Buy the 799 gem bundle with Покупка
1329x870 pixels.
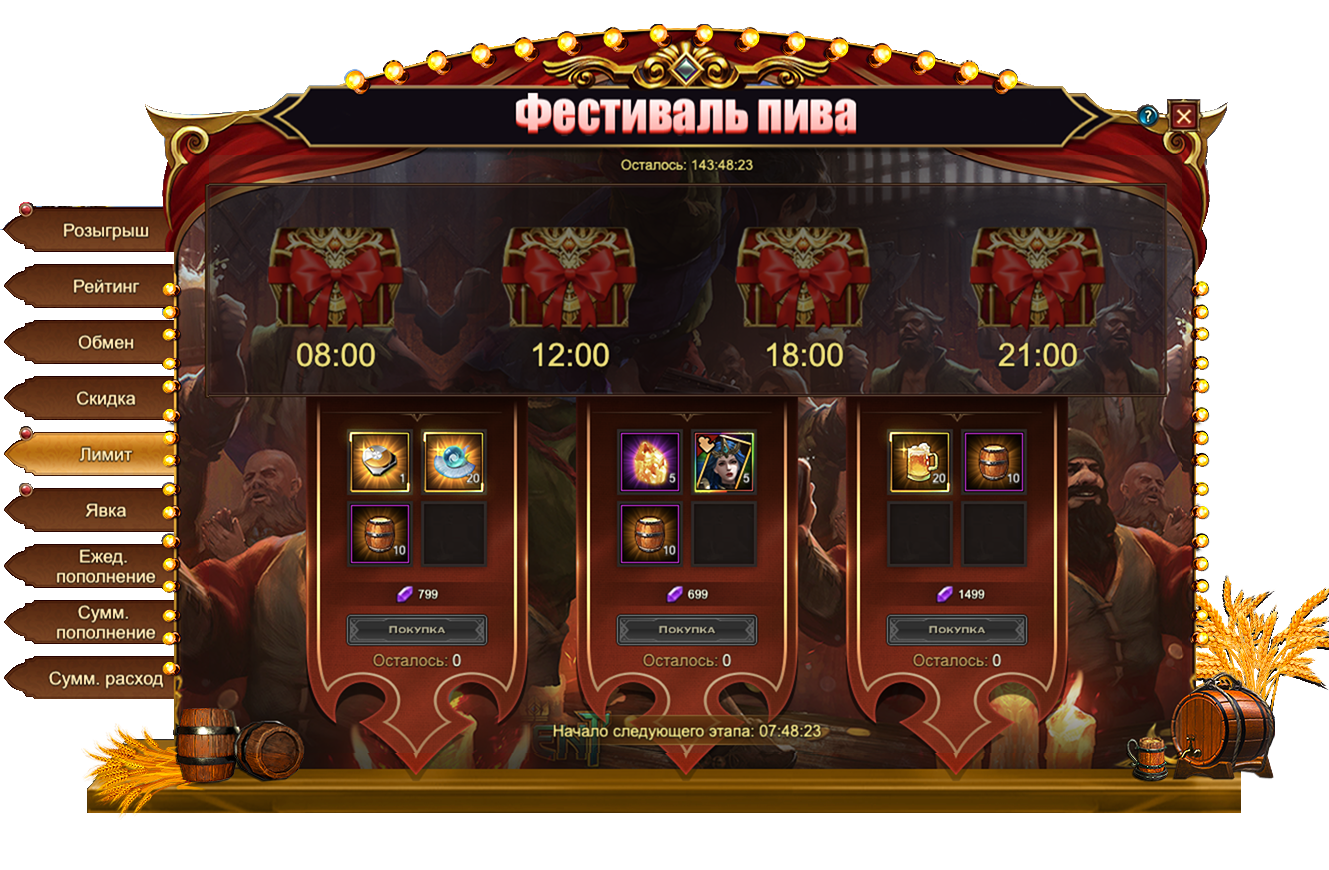click(x=417, y=630)
